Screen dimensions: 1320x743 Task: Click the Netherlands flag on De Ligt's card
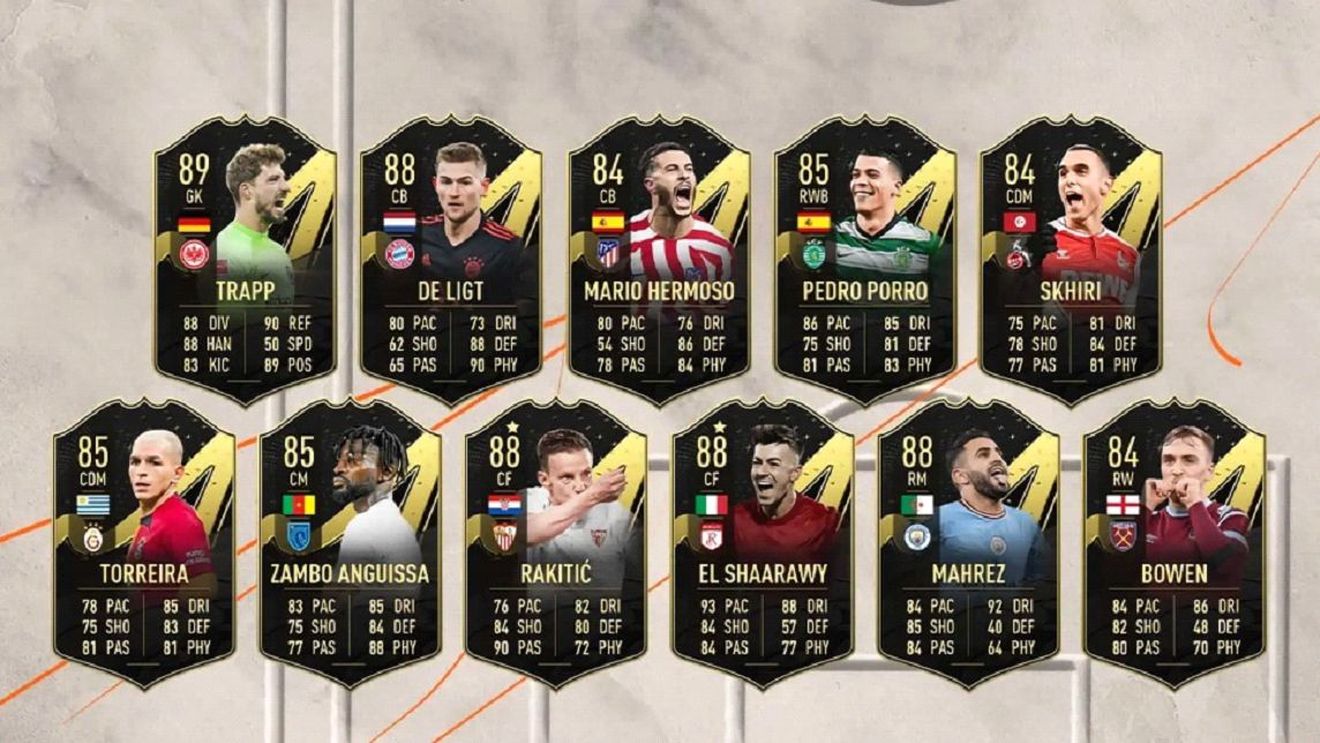(x=398, y=222)
